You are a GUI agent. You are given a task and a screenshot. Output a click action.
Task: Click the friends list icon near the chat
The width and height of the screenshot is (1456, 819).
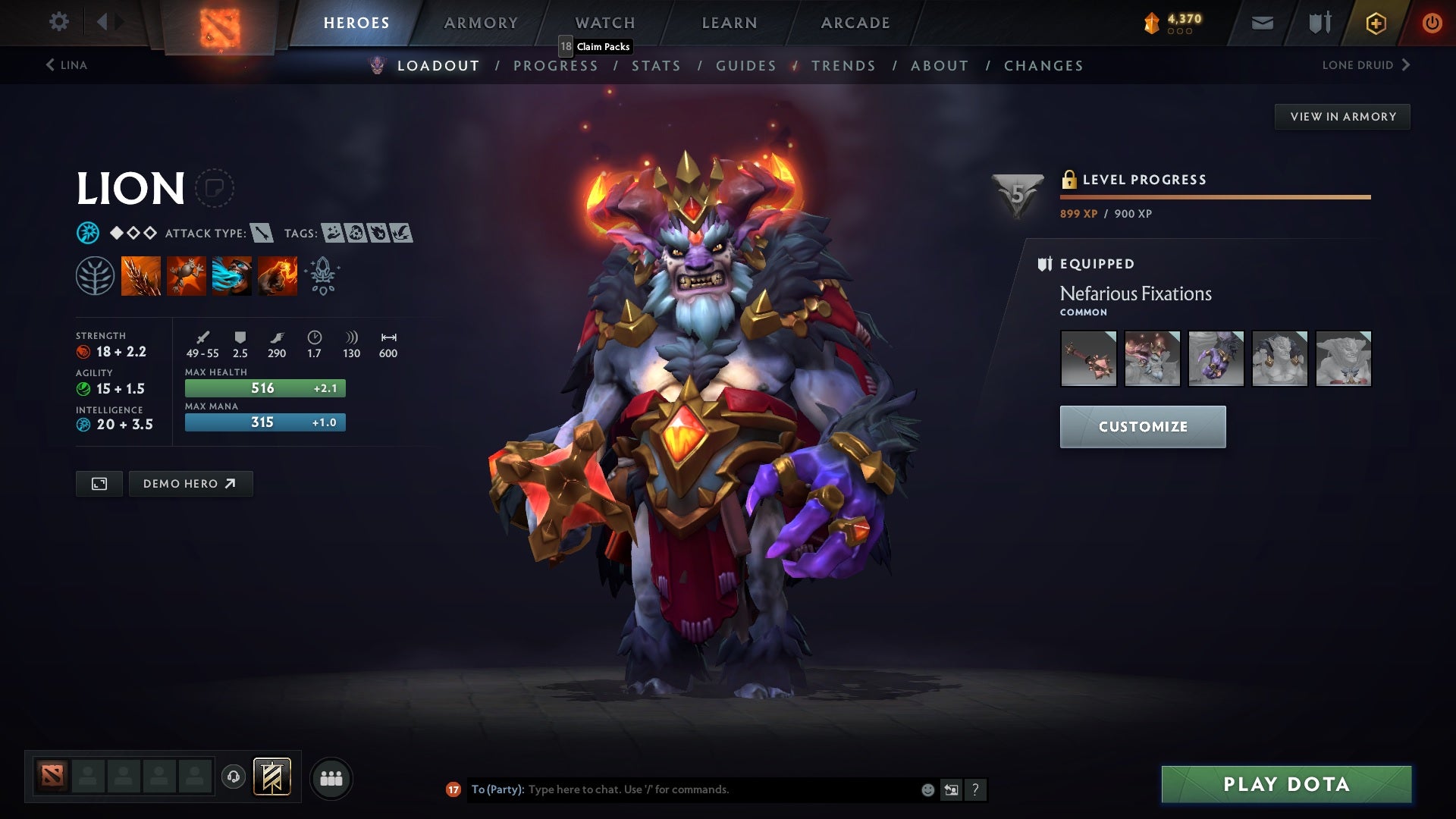(330, 777)
